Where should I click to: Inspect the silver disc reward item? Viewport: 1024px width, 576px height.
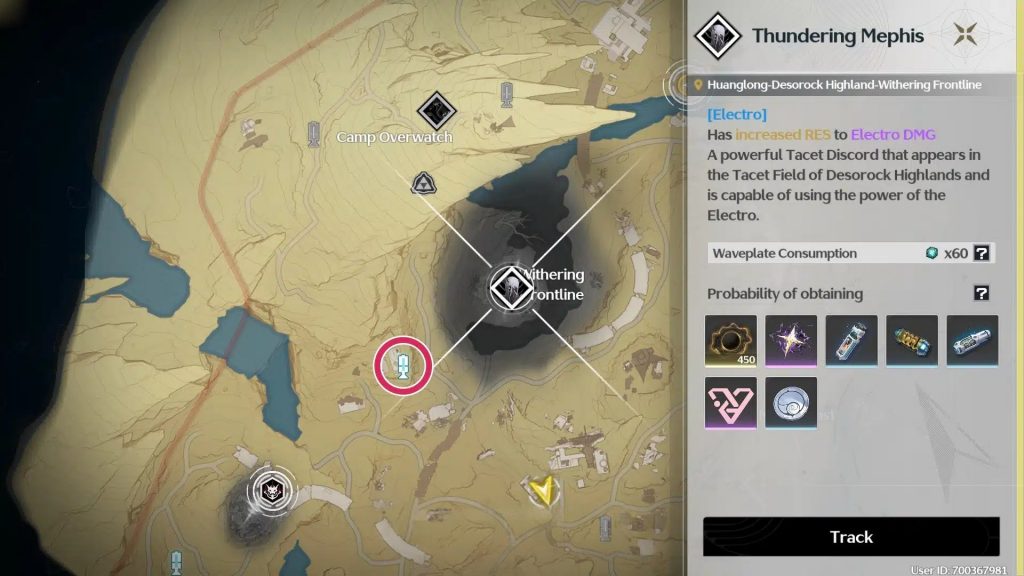point(791,403)
